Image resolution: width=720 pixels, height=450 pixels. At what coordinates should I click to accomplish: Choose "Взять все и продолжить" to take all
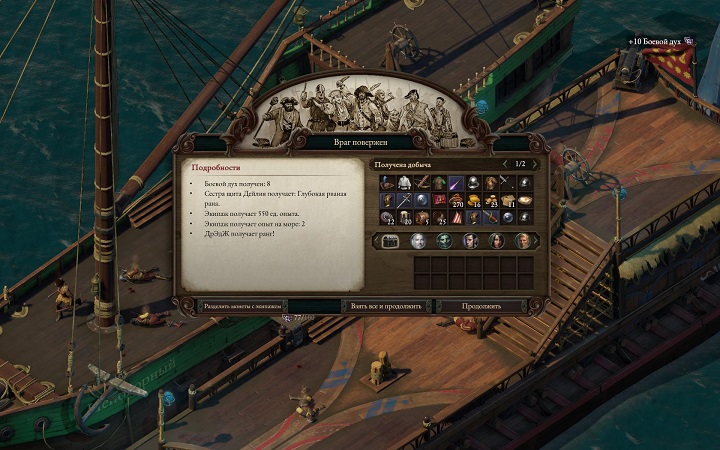click(386, 305)
